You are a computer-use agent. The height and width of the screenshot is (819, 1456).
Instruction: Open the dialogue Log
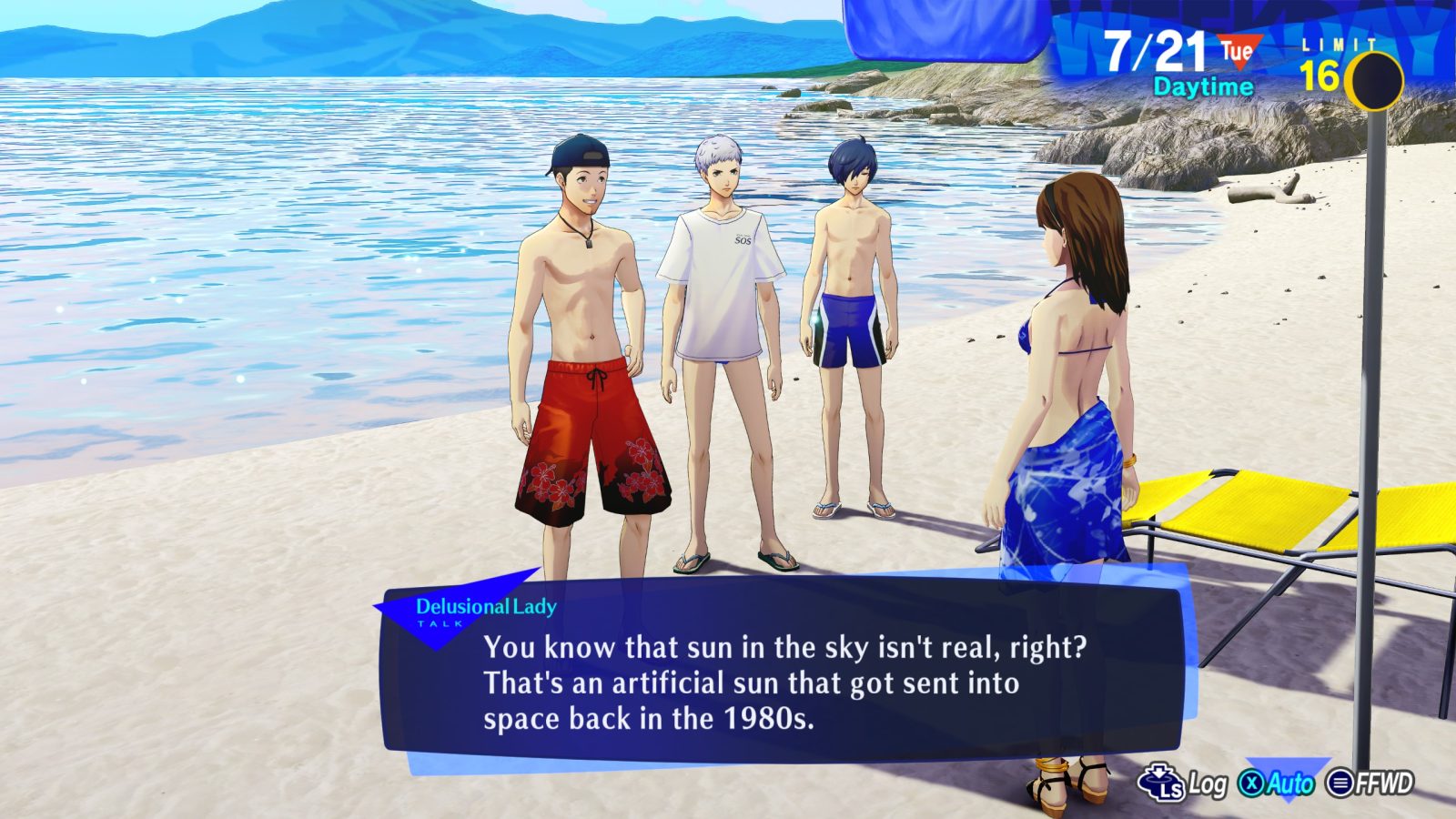coord(1183,783)
